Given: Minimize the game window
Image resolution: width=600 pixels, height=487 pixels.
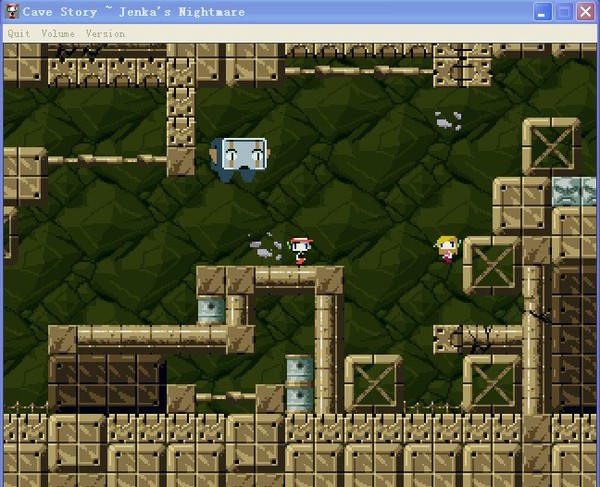Looking at the screenshot, I should [541, 12].
